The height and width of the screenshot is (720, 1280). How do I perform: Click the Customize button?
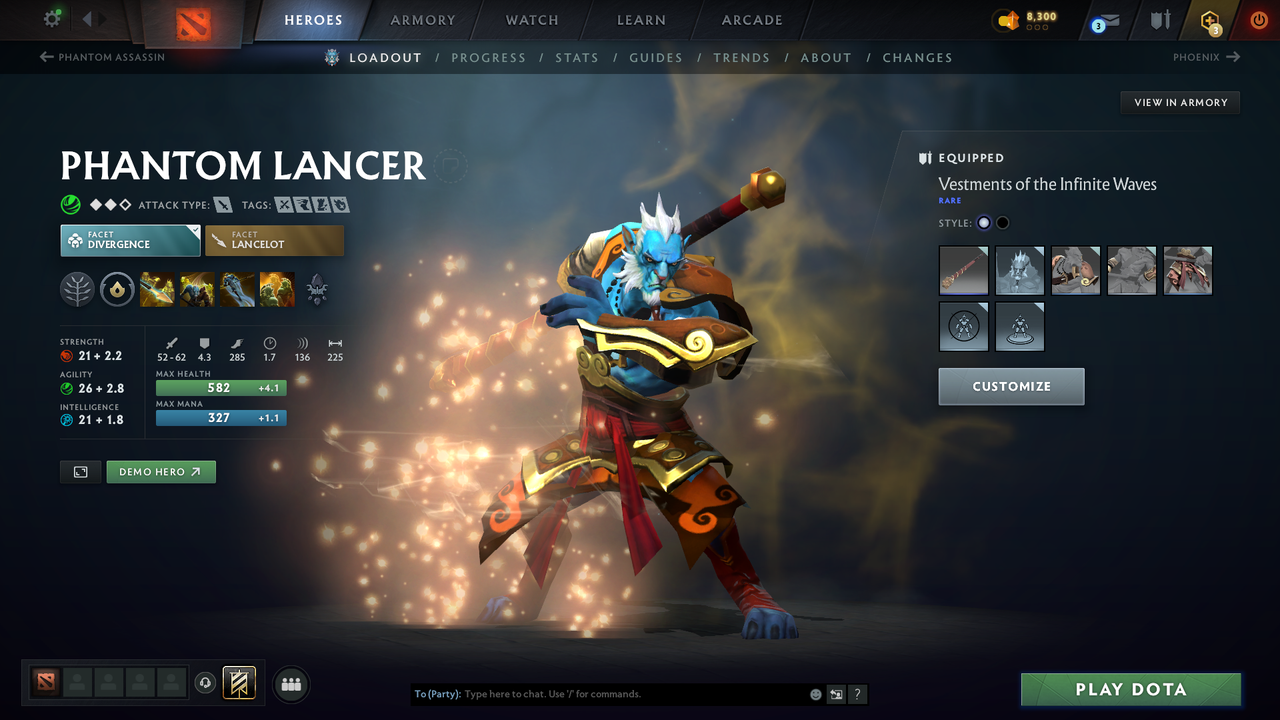pos(1011,386)
